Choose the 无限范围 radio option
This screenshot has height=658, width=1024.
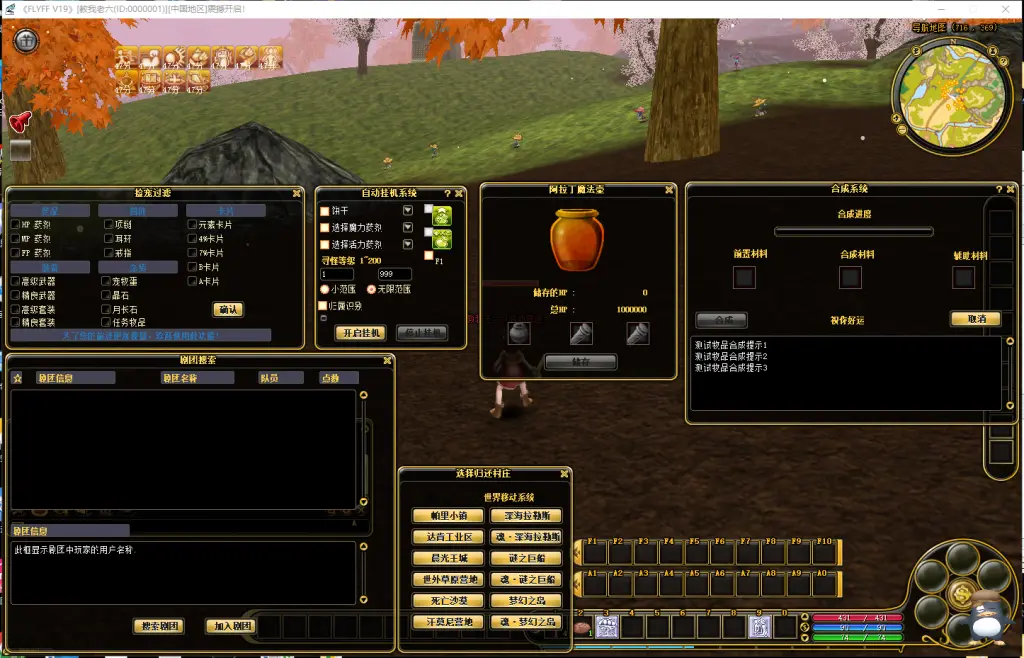pyautogui.click(x=371, y=289)
